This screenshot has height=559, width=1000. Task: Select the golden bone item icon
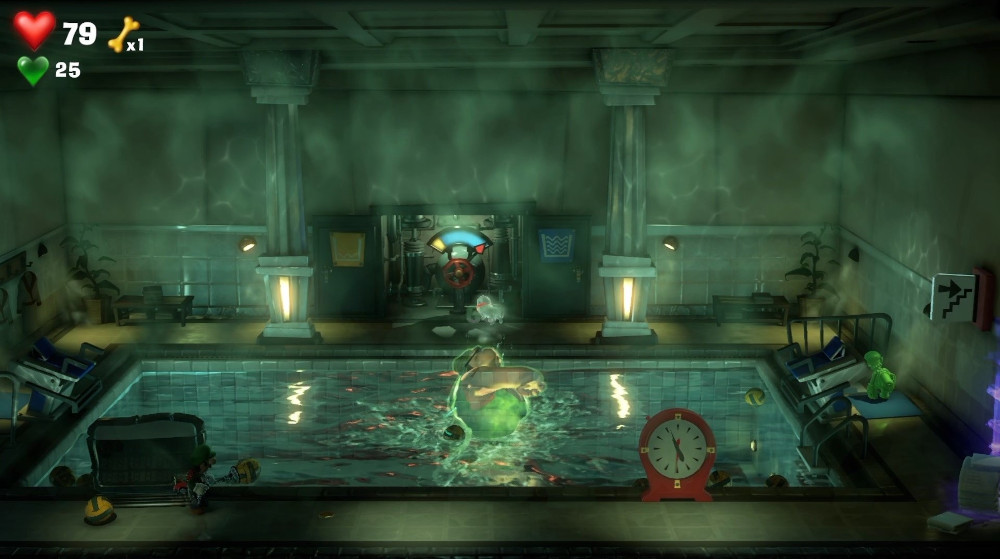coord(122,34)
